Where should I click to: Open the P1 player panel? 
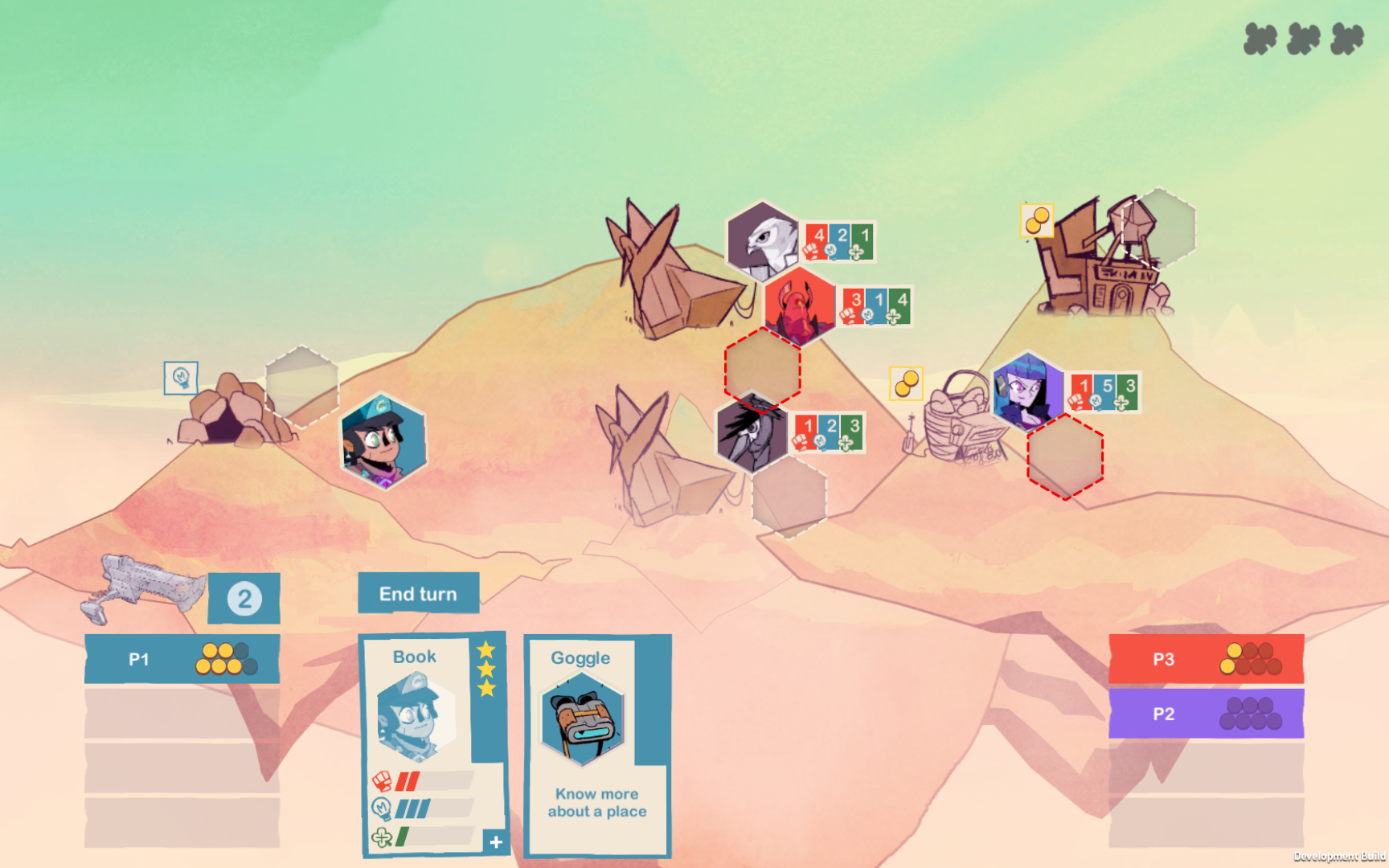click(182, 659)
